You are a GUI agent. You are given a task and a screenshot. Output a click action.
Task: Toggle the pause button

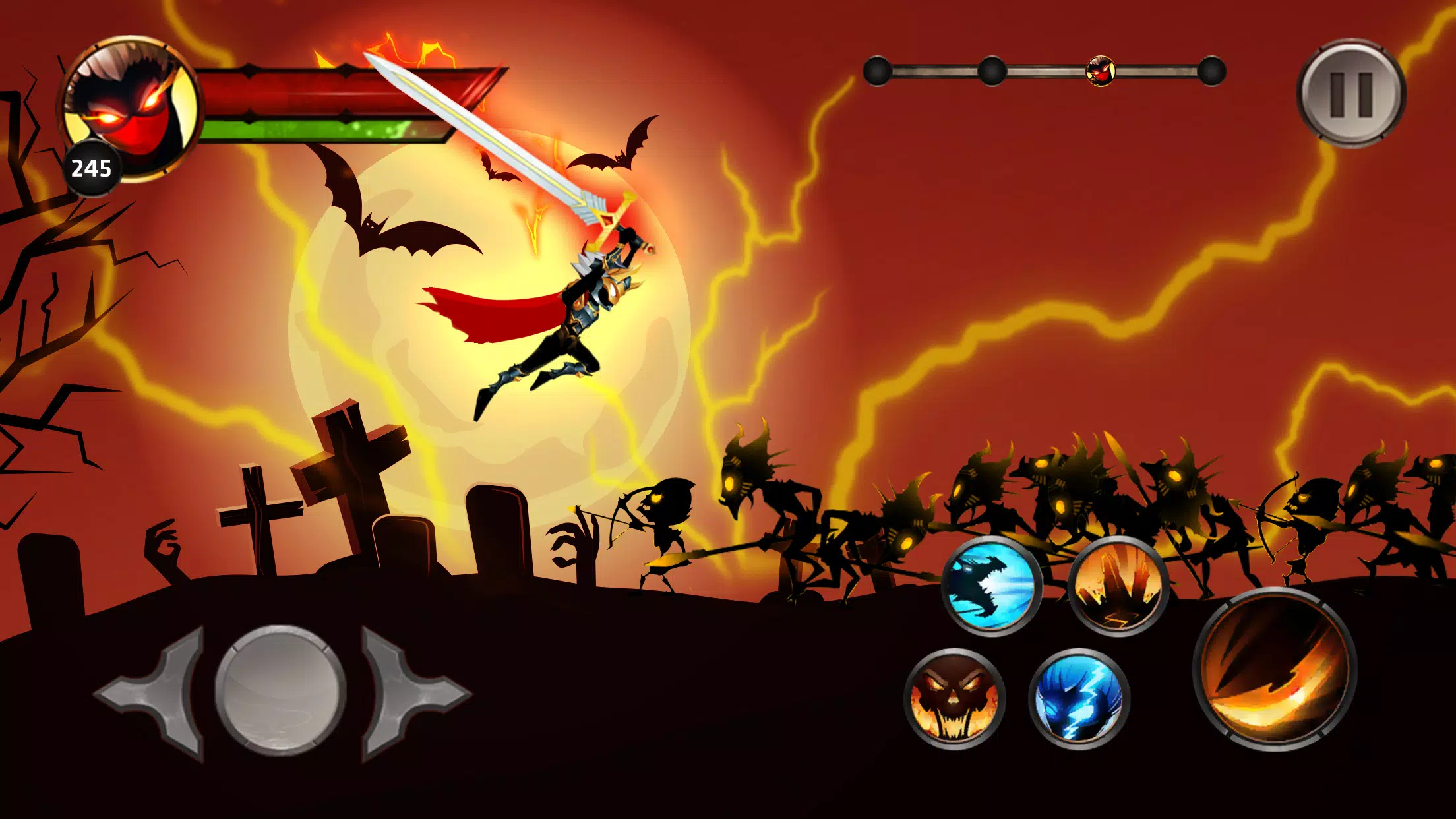pos(1350,92)
